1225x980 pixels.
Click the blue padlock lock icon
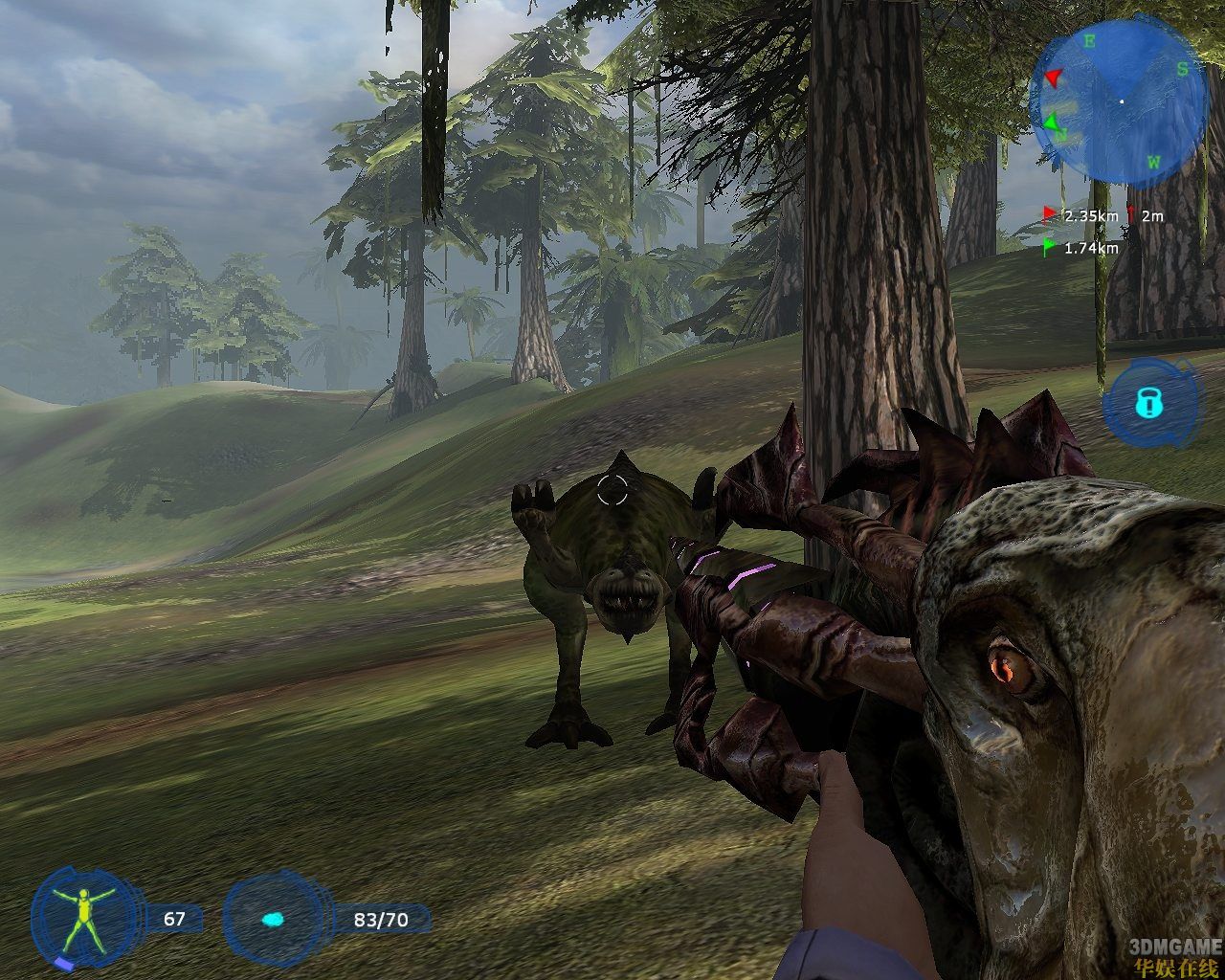pyautogui.click(x=1147, y=403)
